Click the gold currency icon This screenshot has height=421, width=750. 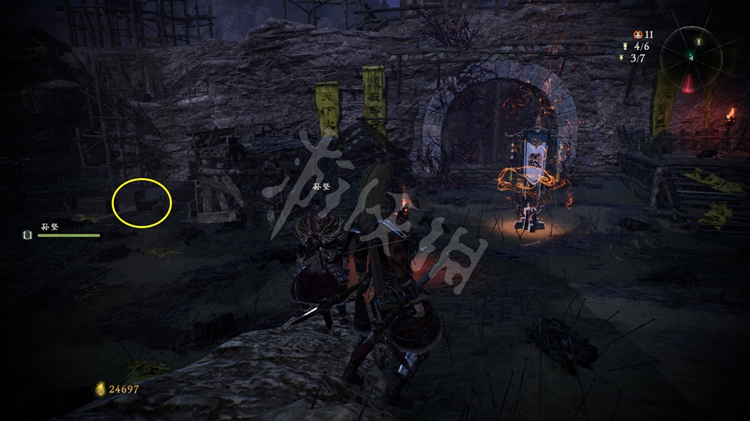pyautogui.click(x=100, y=388)
